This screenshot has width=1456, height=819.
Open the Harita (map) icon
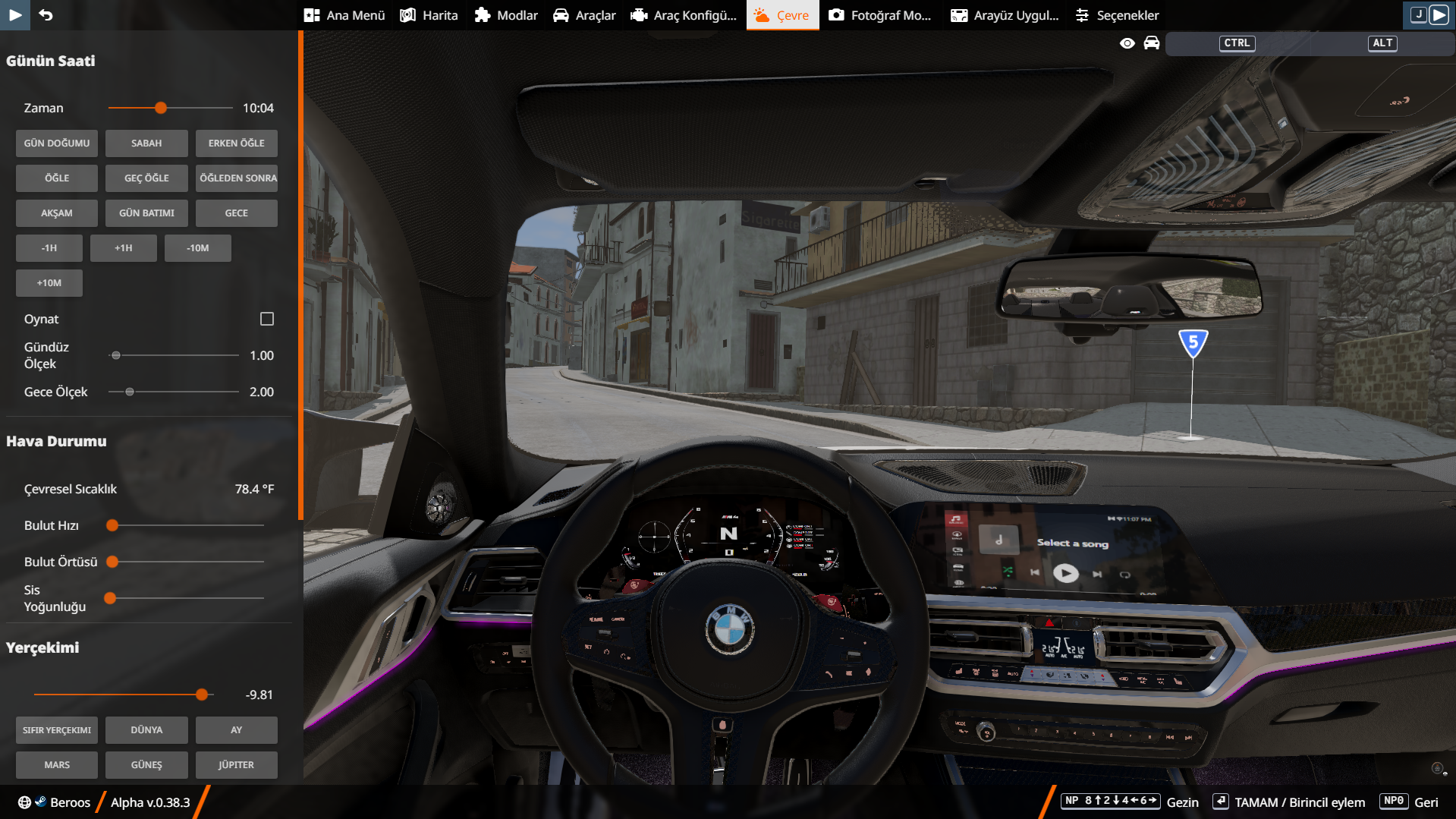[407, 14]
